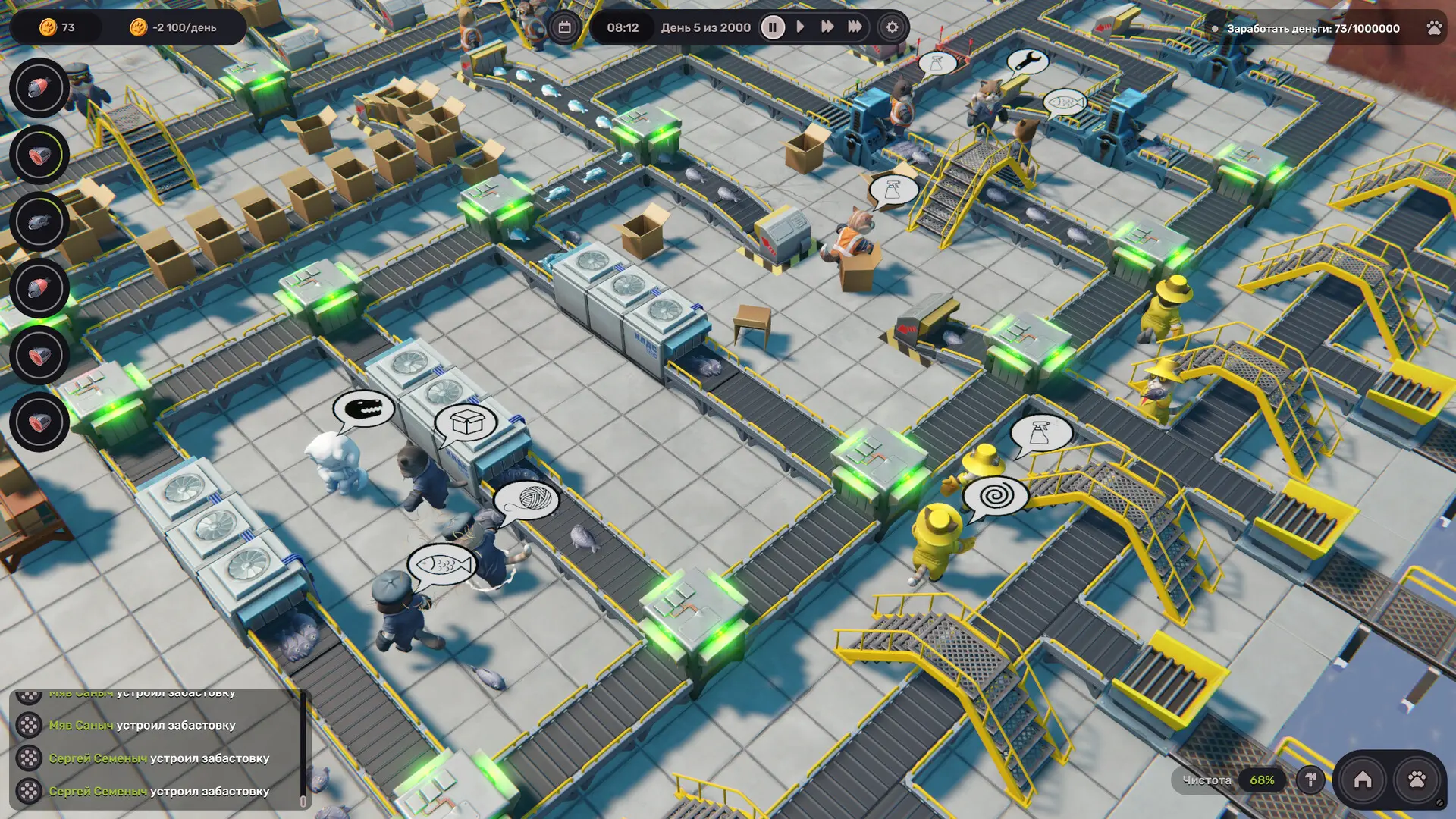Open the build menu hammer button
Image resolution: width=1456 pixels, height=819 pixels.
(x=1310, y=780)
